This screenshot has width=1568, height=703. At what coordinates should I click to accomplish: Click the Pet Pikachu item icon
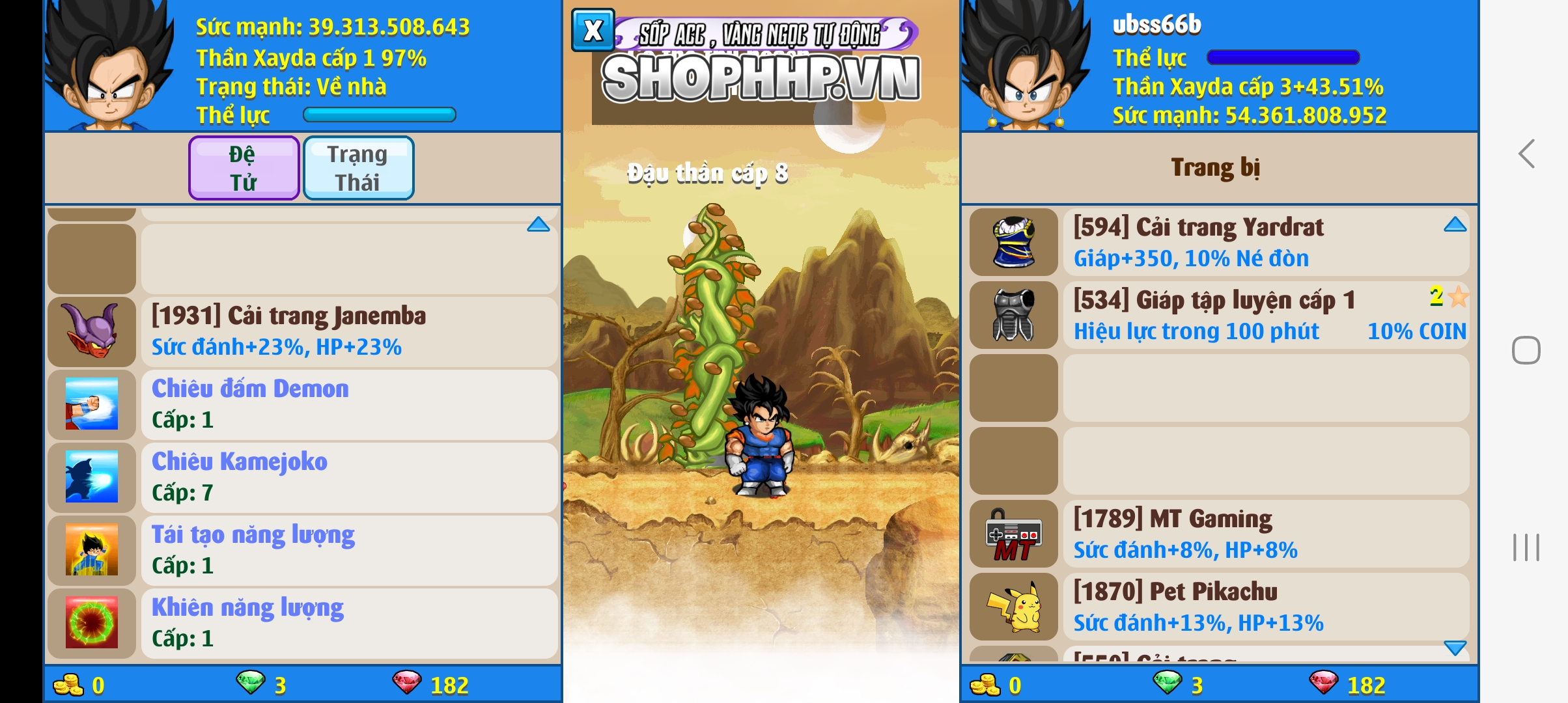click(1014, 608)
